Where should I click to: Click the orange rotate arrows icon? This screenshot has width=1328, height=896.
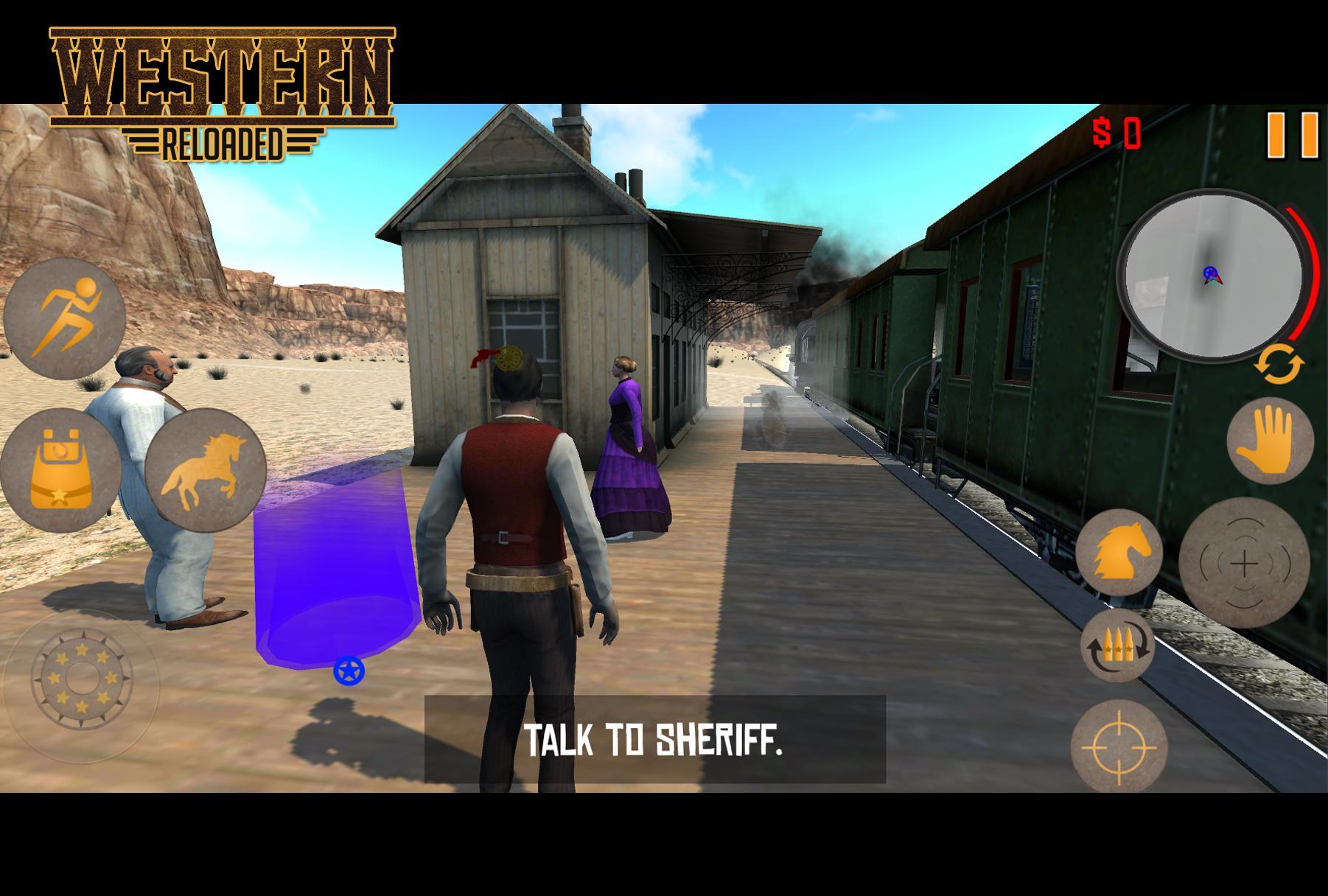point(1280,365)
